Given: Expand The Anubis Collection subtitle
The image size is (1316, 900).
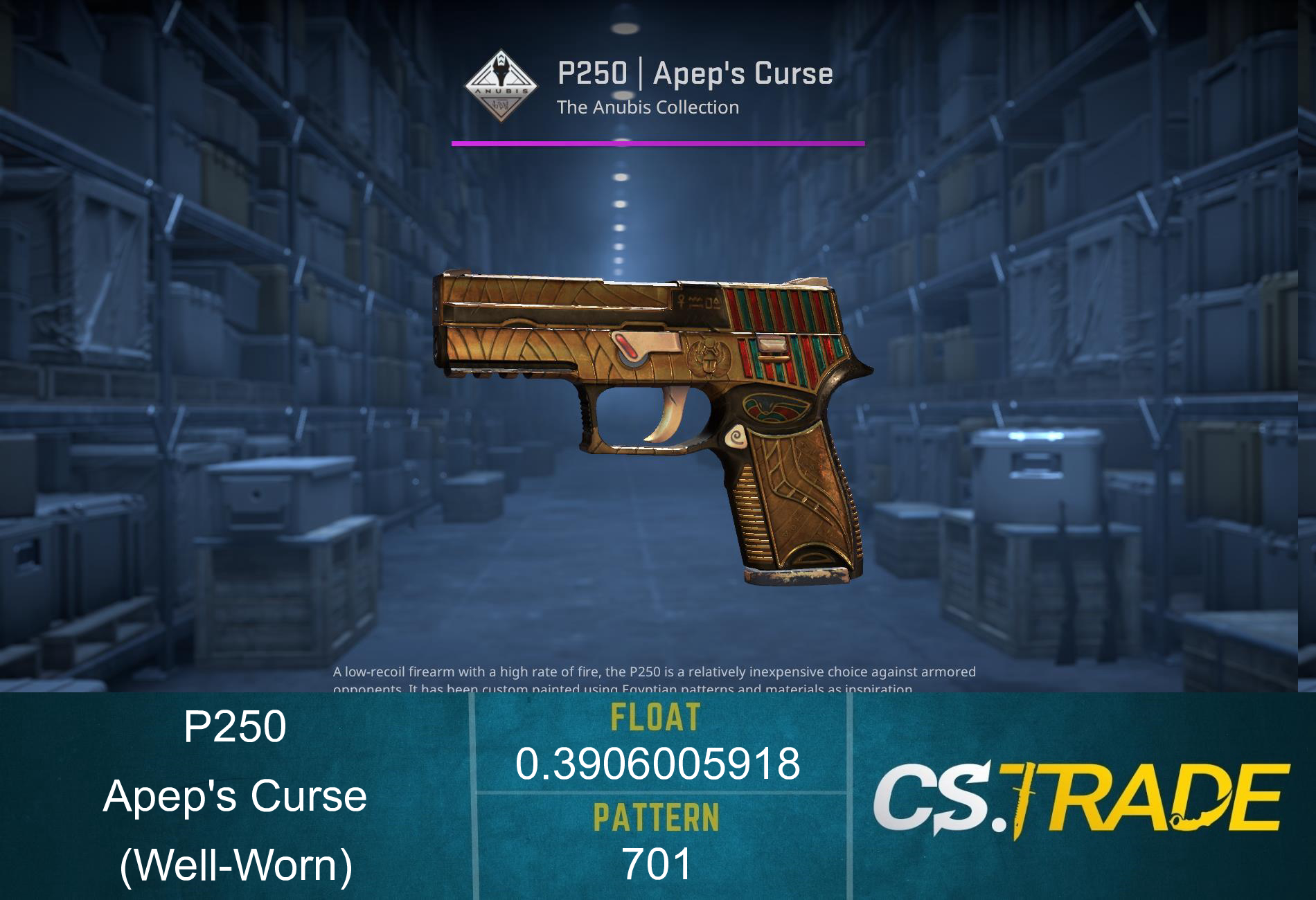Looking at the screenshot, I should point(648,107).
